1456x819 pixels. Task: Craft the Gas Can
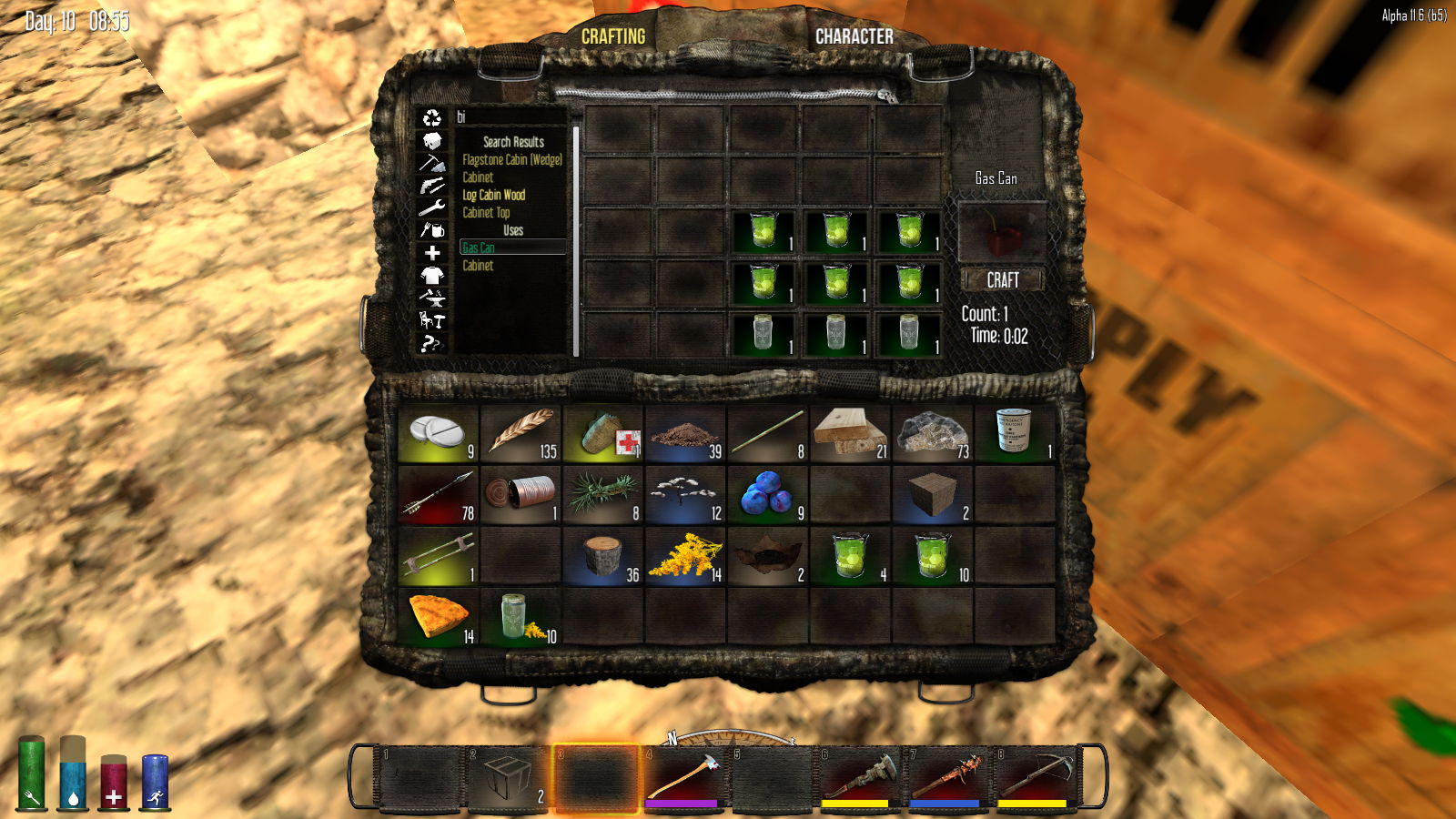pyautogui.click(x=1002, y=280)
